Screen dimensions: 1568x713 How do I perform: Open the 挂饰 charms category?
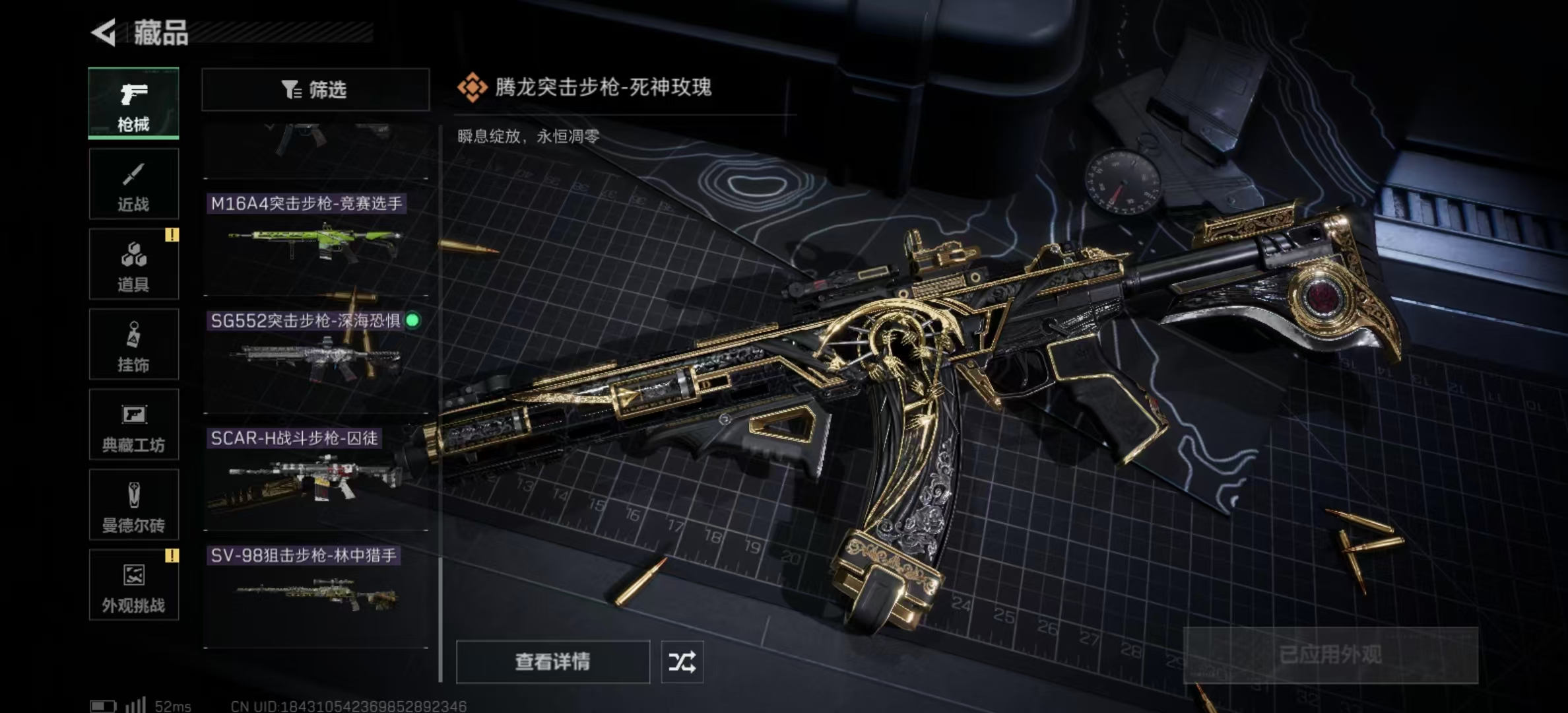[132, 343]
